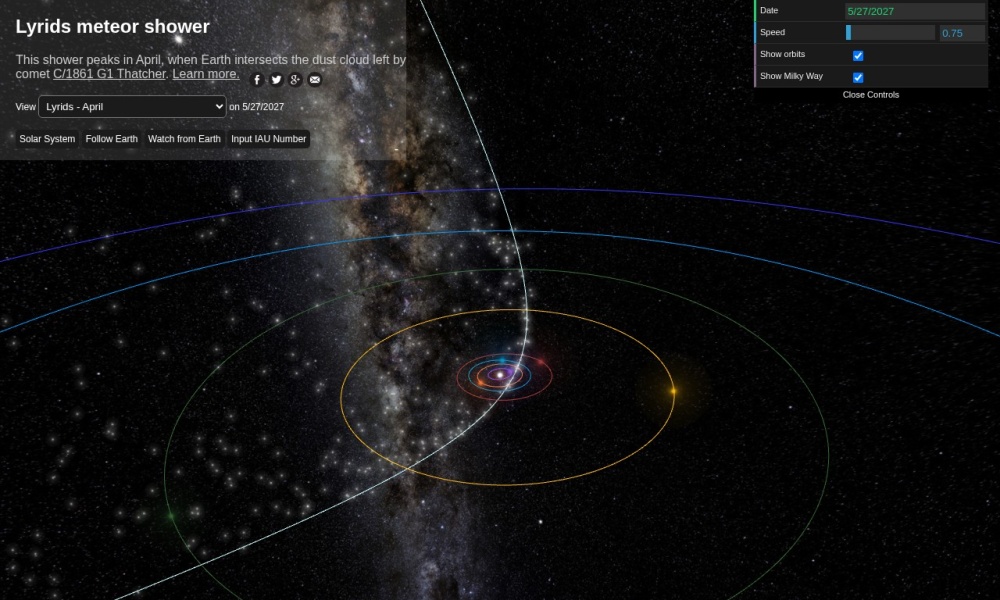Share with the Google Plus icon
Image resolution: width=1000 pixels, height=600 pixels.
[x=295, y=80]
